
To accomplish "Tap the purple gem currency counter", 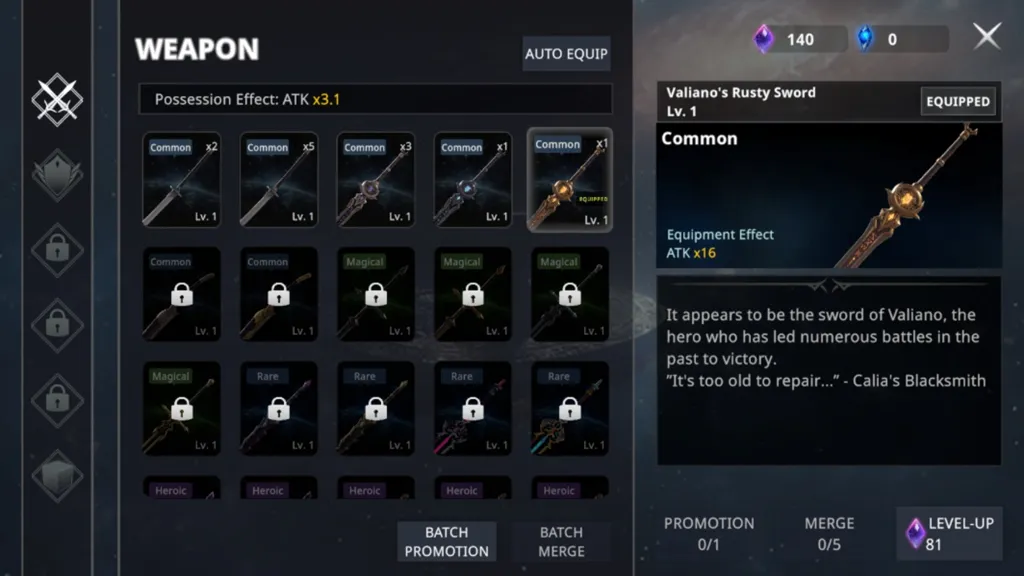I will [787, 39].
